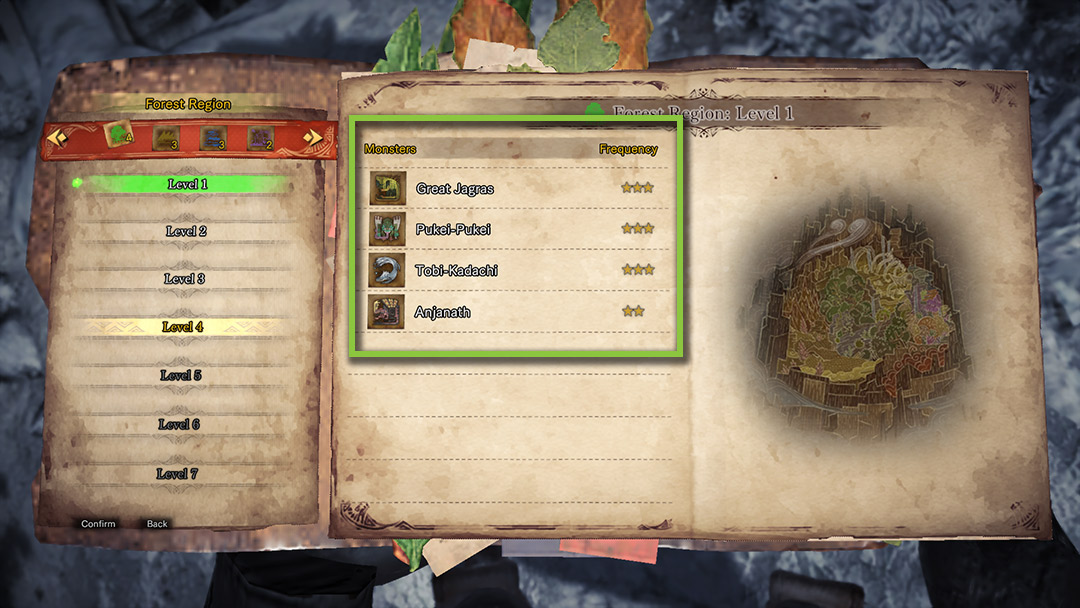This screenshot has height=608, width=1080.
Task: Choose the Level 6 entry
Action: [x=179, y=424]
